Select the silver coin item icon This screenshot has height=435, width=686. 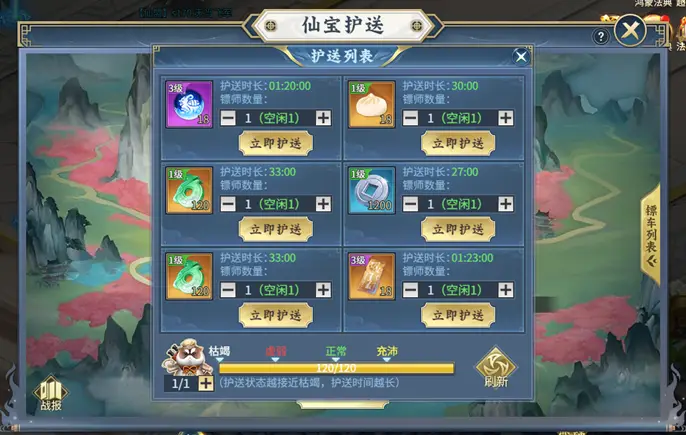click(x=371, y=190)
